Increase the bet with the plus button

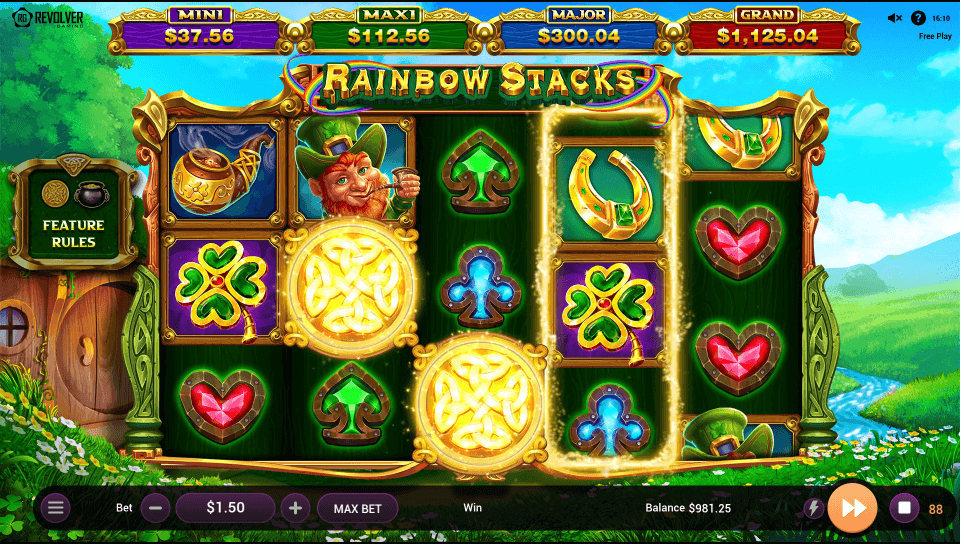(295, 508)
